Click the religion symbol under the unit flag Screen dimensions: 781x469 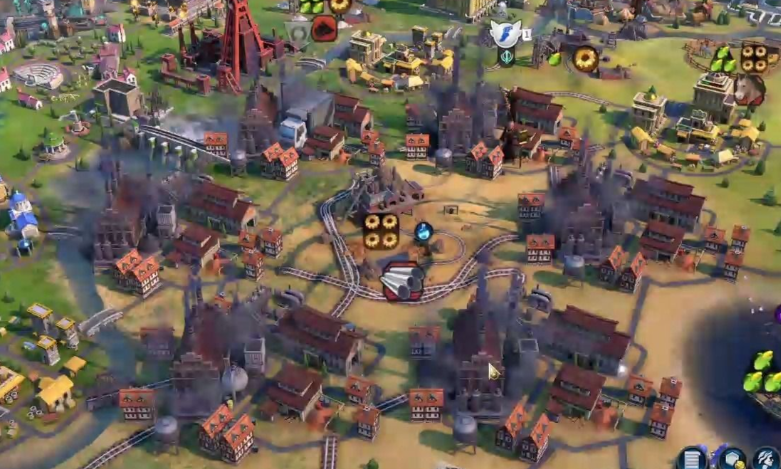point(507,57)
